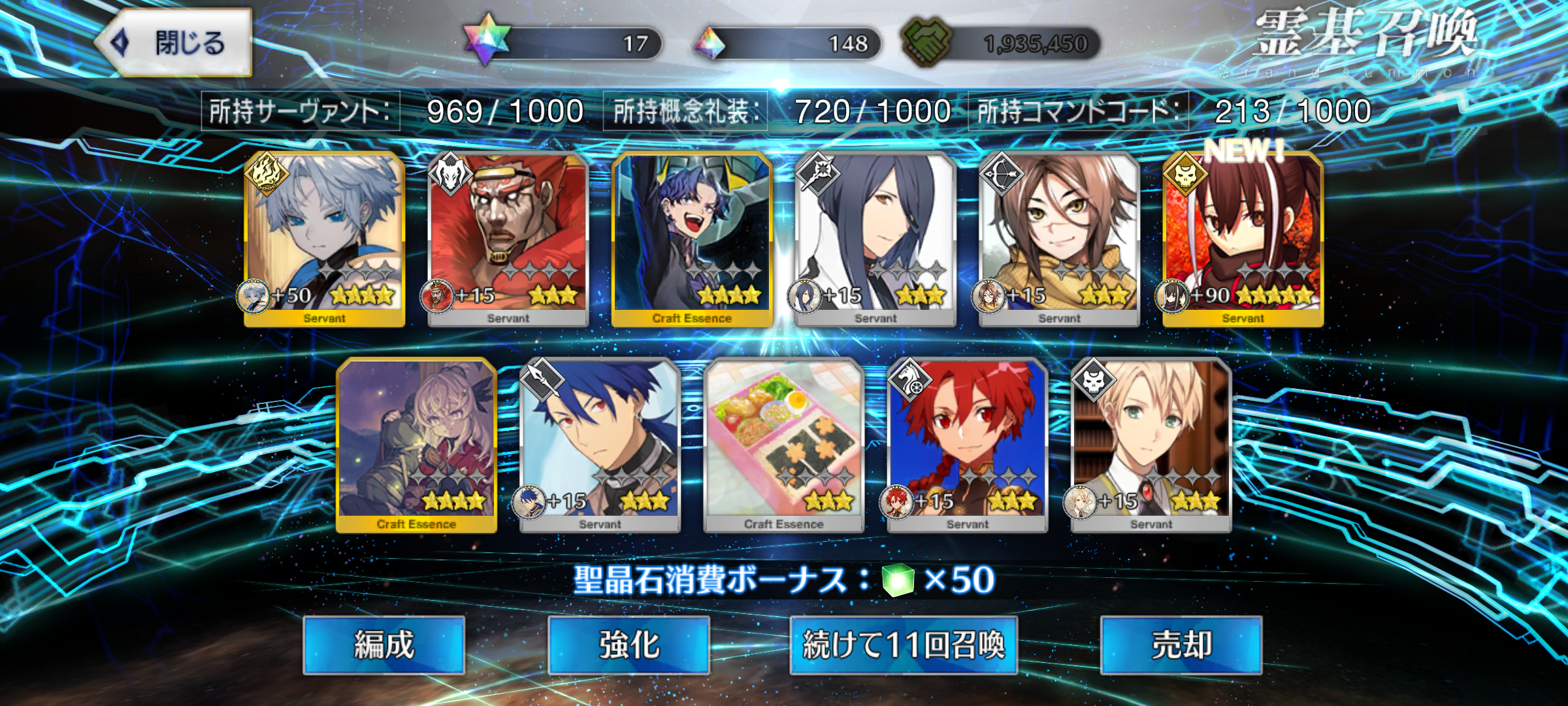Select the red-haired Rider Servant card
Image resolution: width=1568 pixels, height=706 pixels.
(x=968, y=445)
